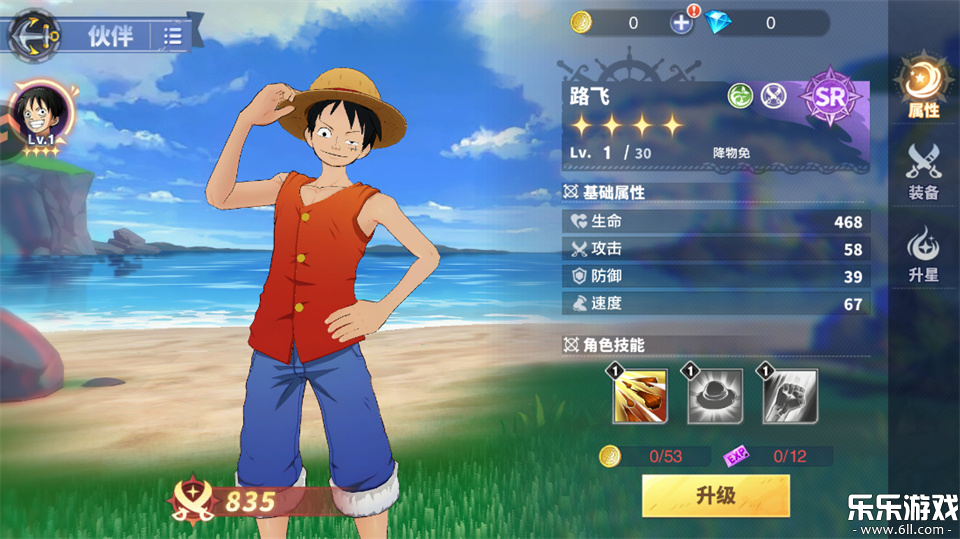Switch to the 升星 star-up tab
960x539 pixels.
[x=922, y=254]
